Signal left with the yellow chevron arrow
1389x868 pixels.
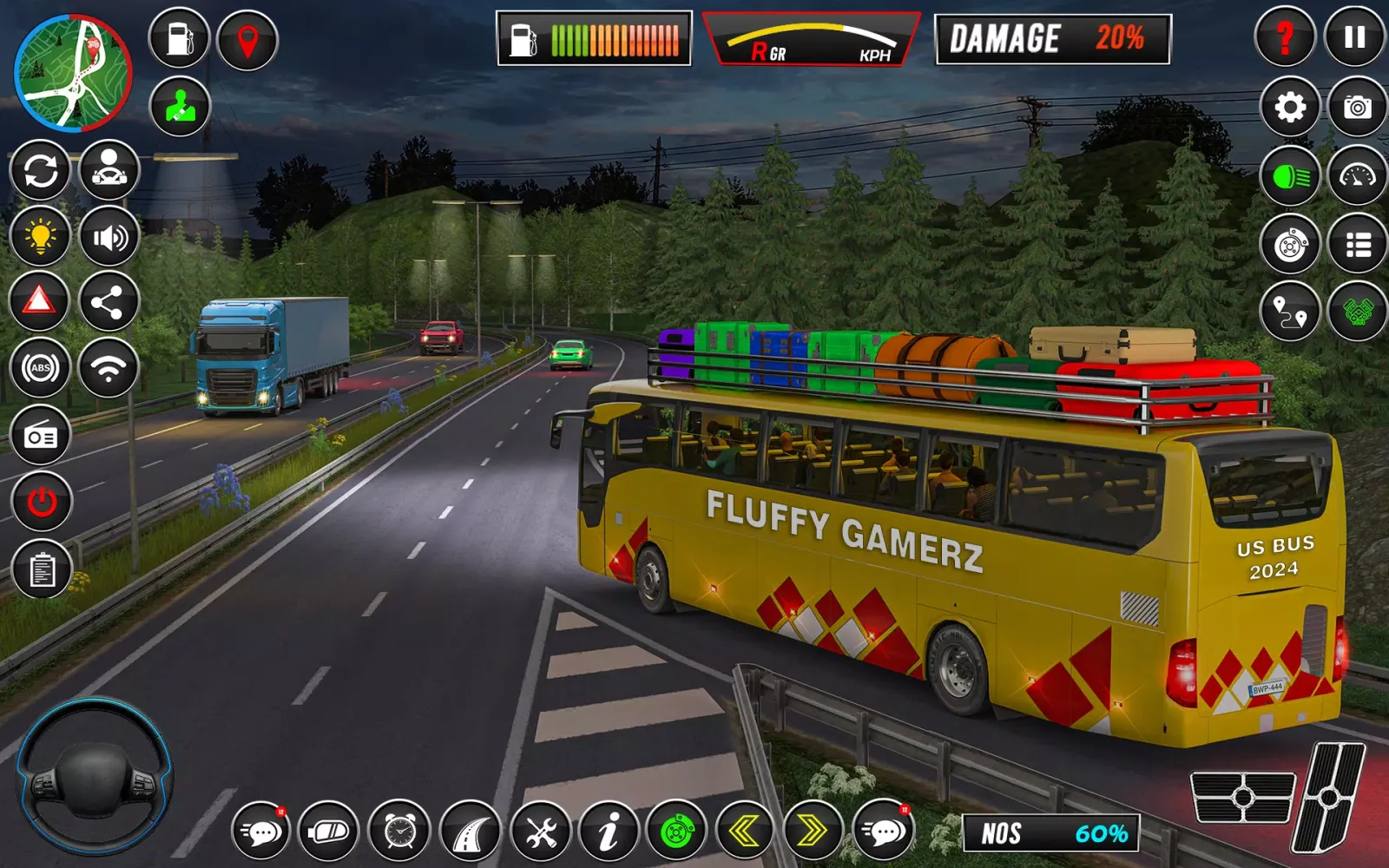click(x=745, y=832)
